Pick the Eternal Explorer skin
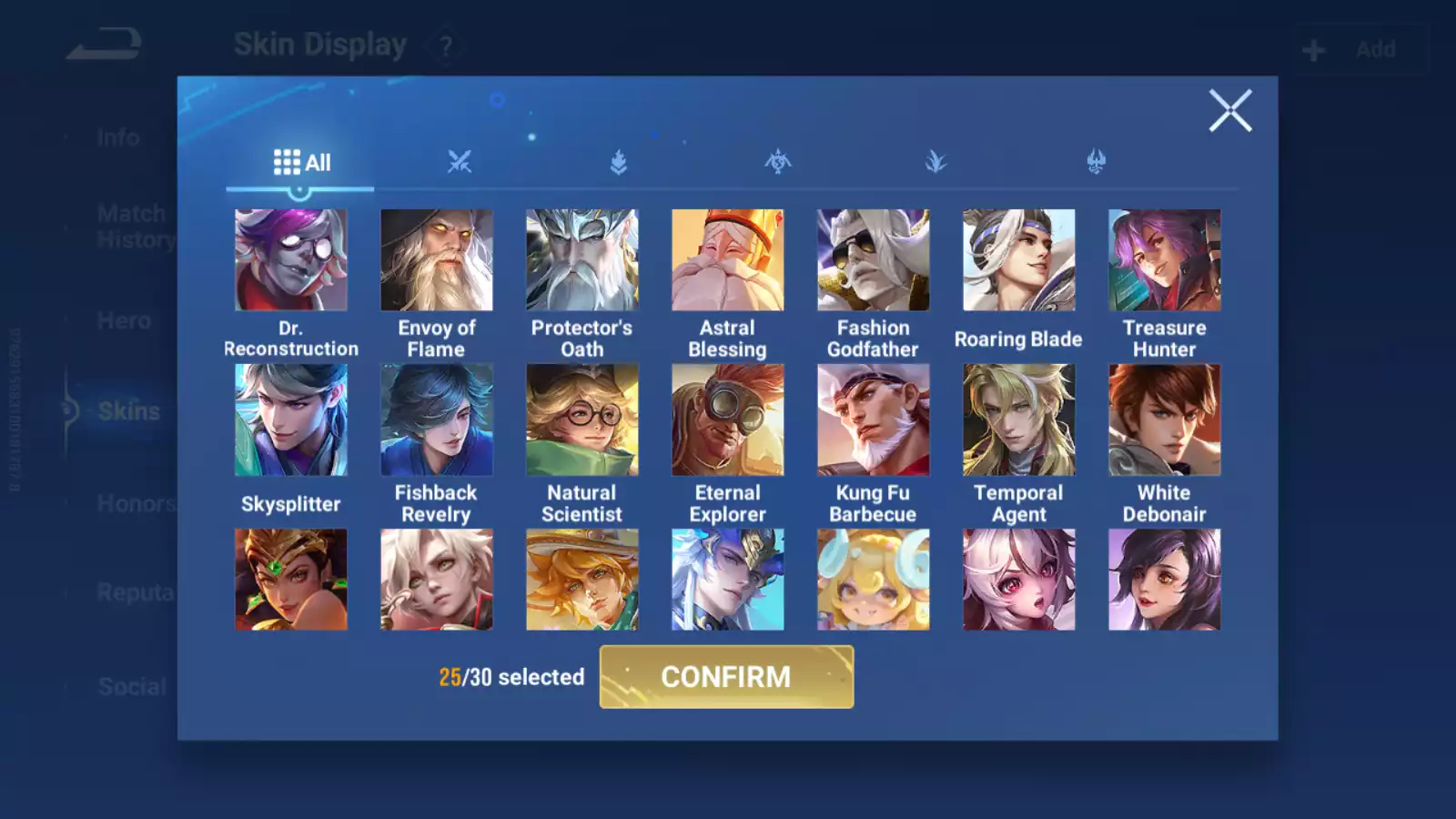The height and width of the screenshot is (819, 1456). point(728,420)
